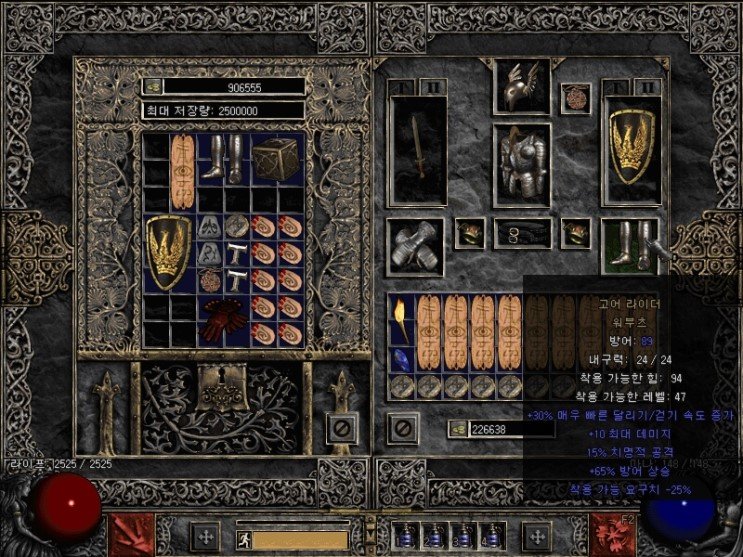743x557 pixels.
Task: Click the inventory gold drop button
Action: point(456,428)
